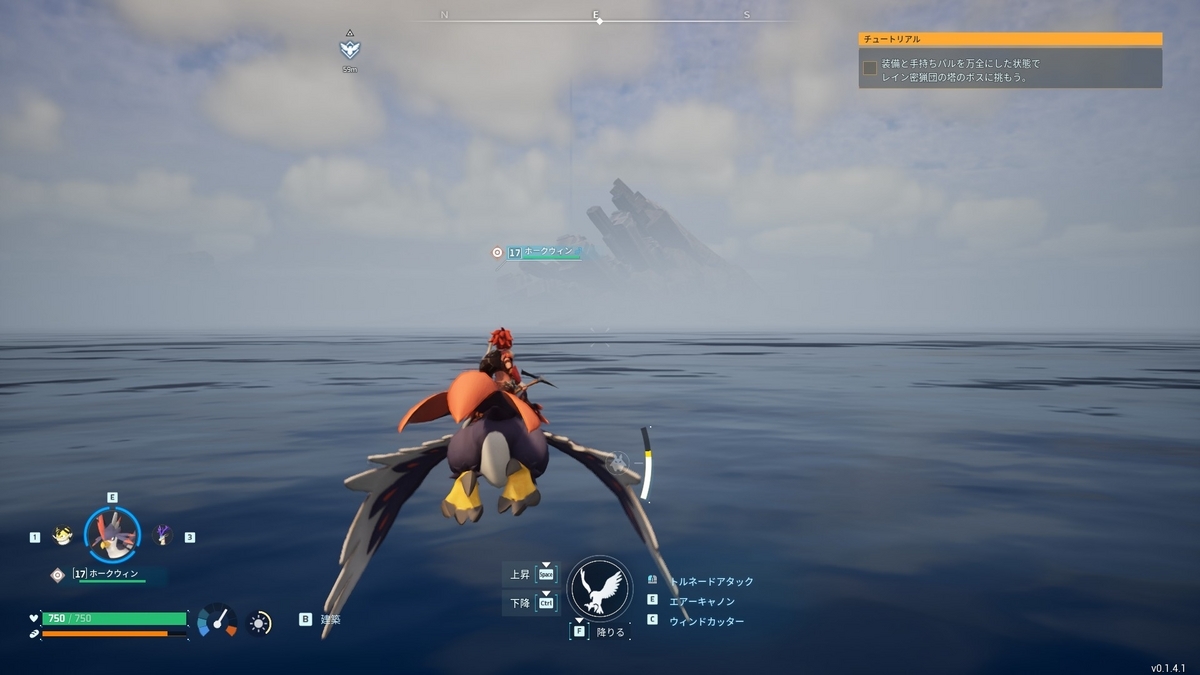Viewport: 1200px width, 675px height.
Task: Activate the トルネードアタック skill
Action: pyautogui.click(x=711, y=581)
